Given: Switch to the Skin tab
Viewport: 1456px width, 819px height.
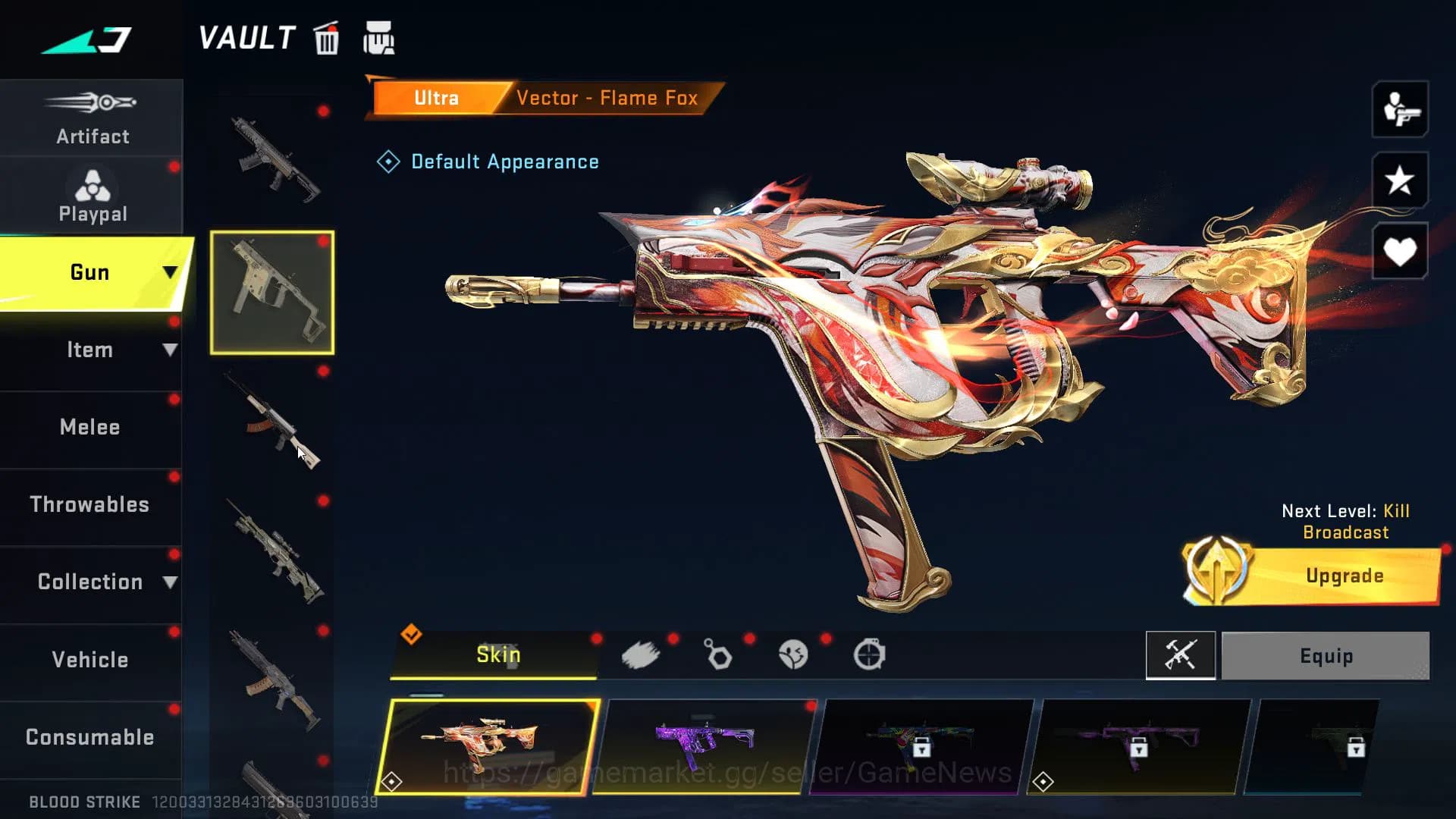Looking at the screenshot, I should click(497, 654).
